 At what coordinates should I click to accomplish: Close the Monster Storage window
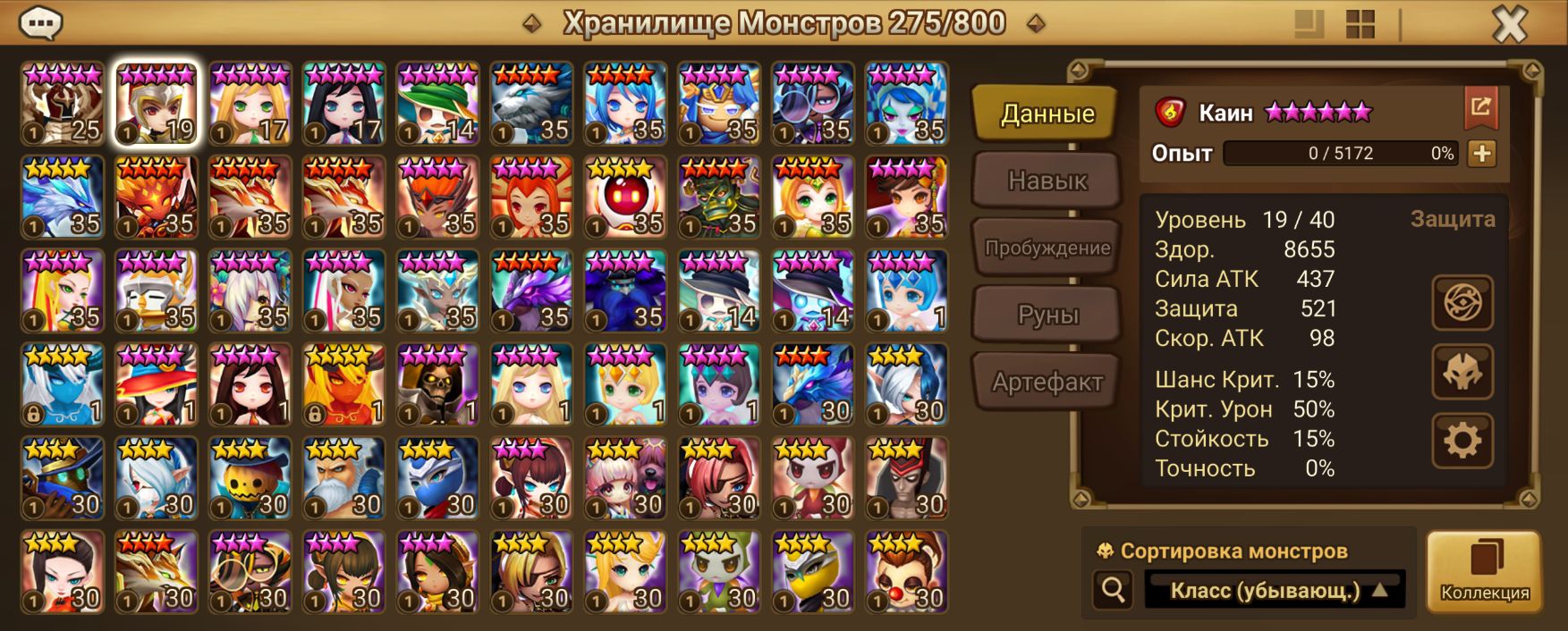[1509, 25]
